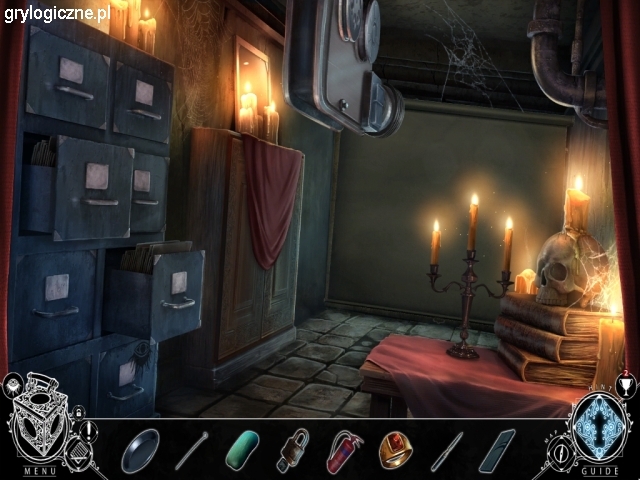The image size is (640, 480).
Task: Select the teal soap bar item
Action: (x=243, y=450)
